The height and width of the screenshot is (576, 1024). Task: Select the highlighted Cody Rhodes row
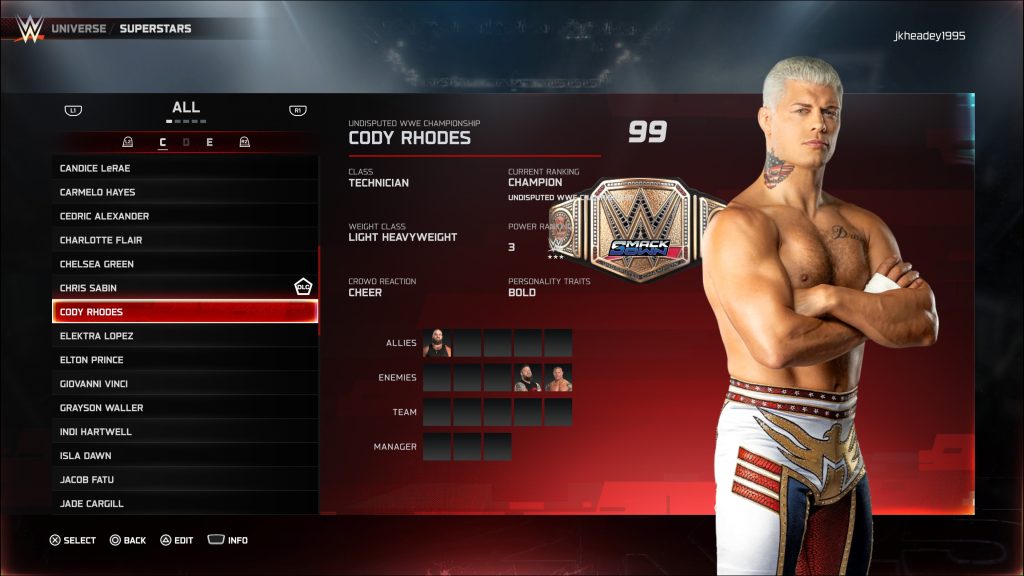[x=185, y=312]
